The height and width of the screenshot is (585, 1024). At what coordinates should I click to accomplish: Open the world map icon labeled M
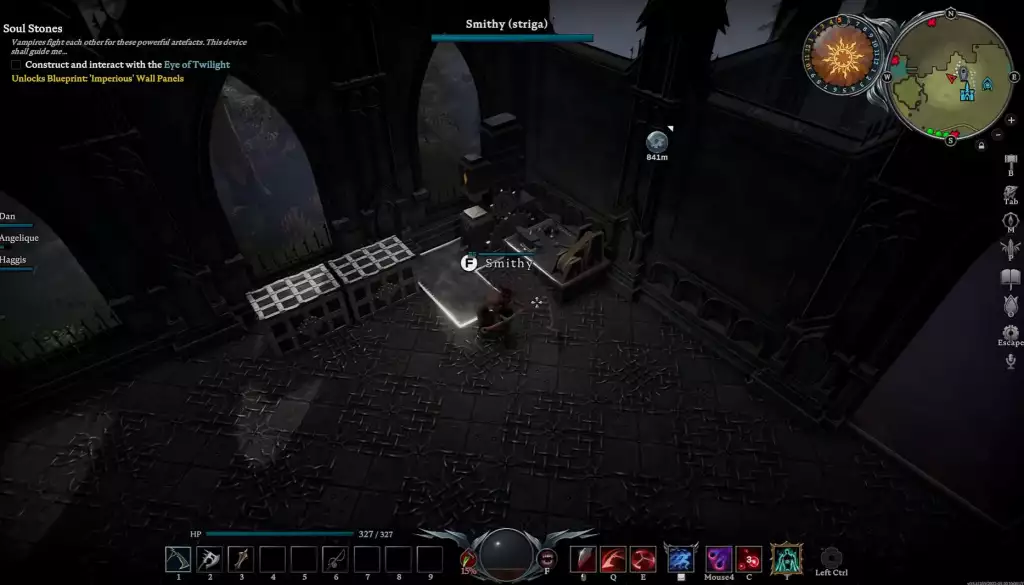(1010, 218)
